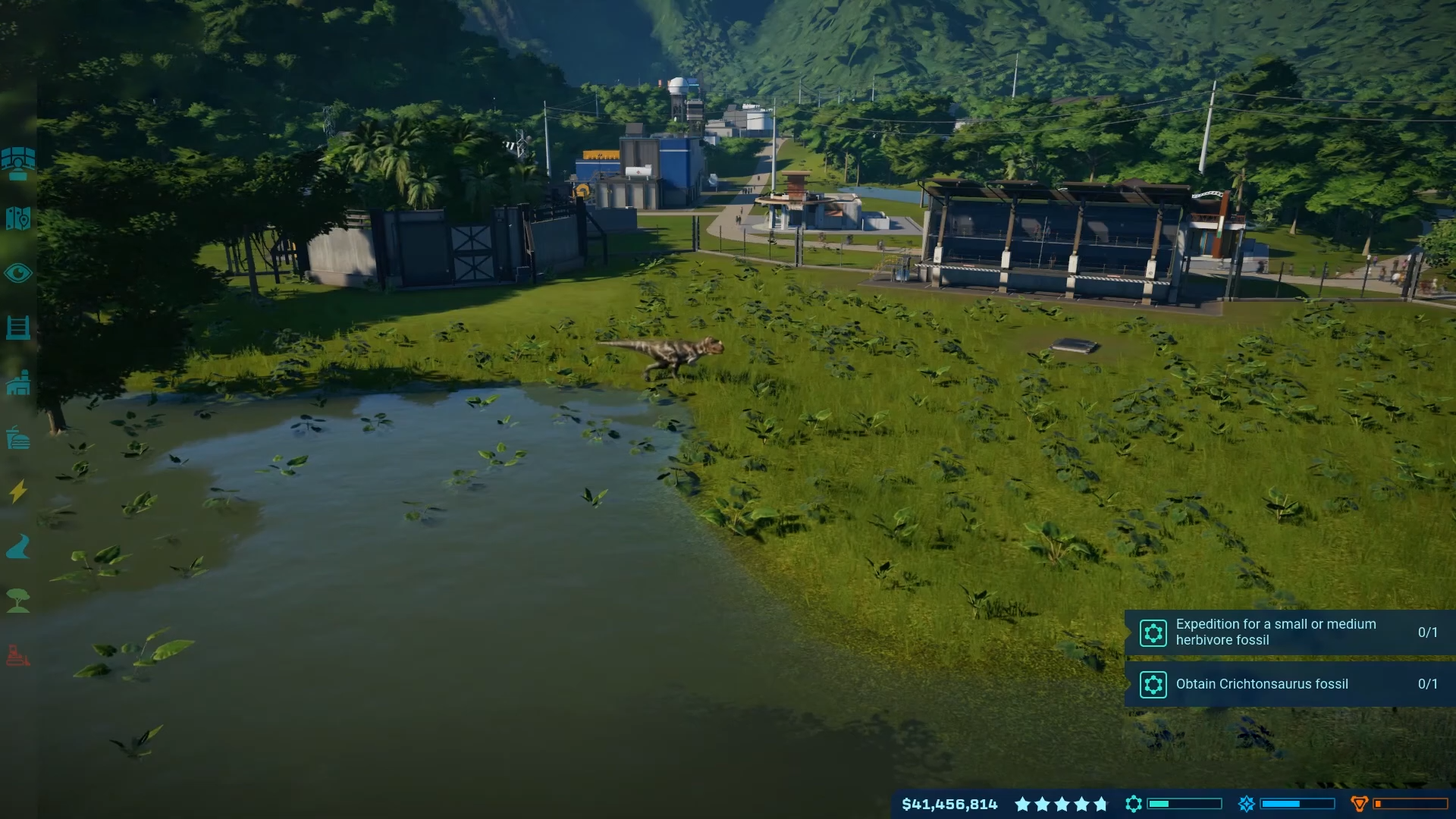Click the blue Entertainment division icon
The width and height of the screenshot is (1456, 819).
(x=1247, y=804)
